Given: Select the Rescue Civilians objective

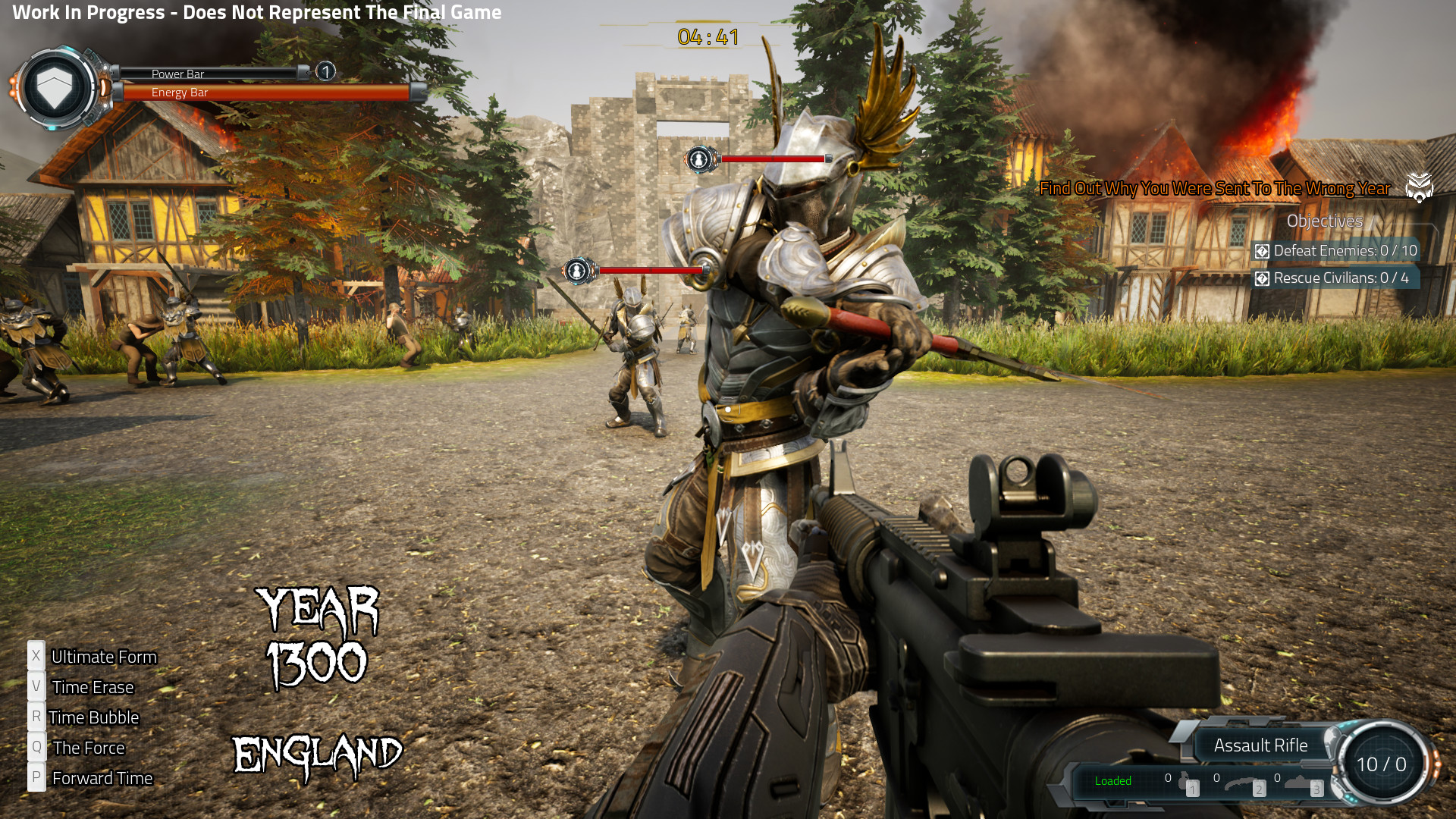Looking at the screenshot, I should point(1340,278).
